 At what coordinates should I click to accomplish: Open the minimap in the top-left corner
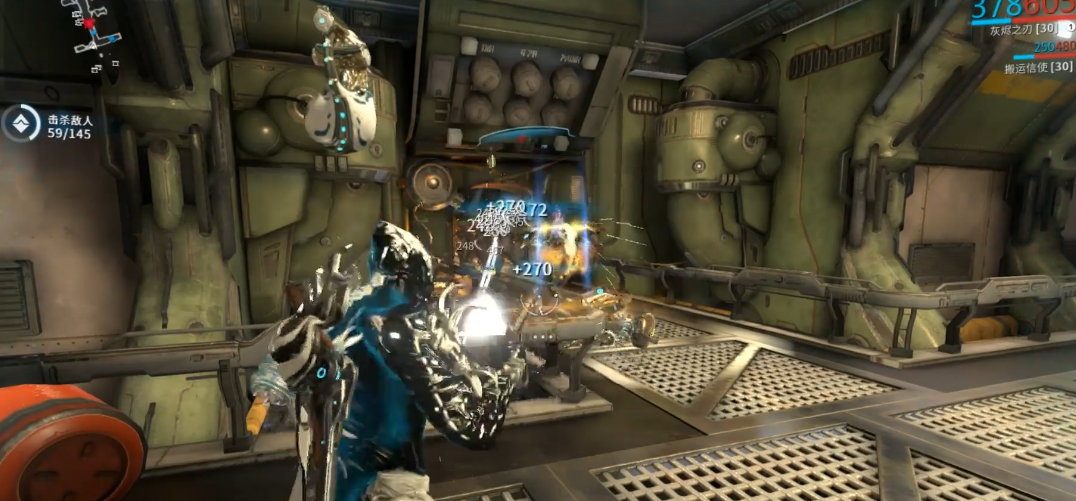90,36
